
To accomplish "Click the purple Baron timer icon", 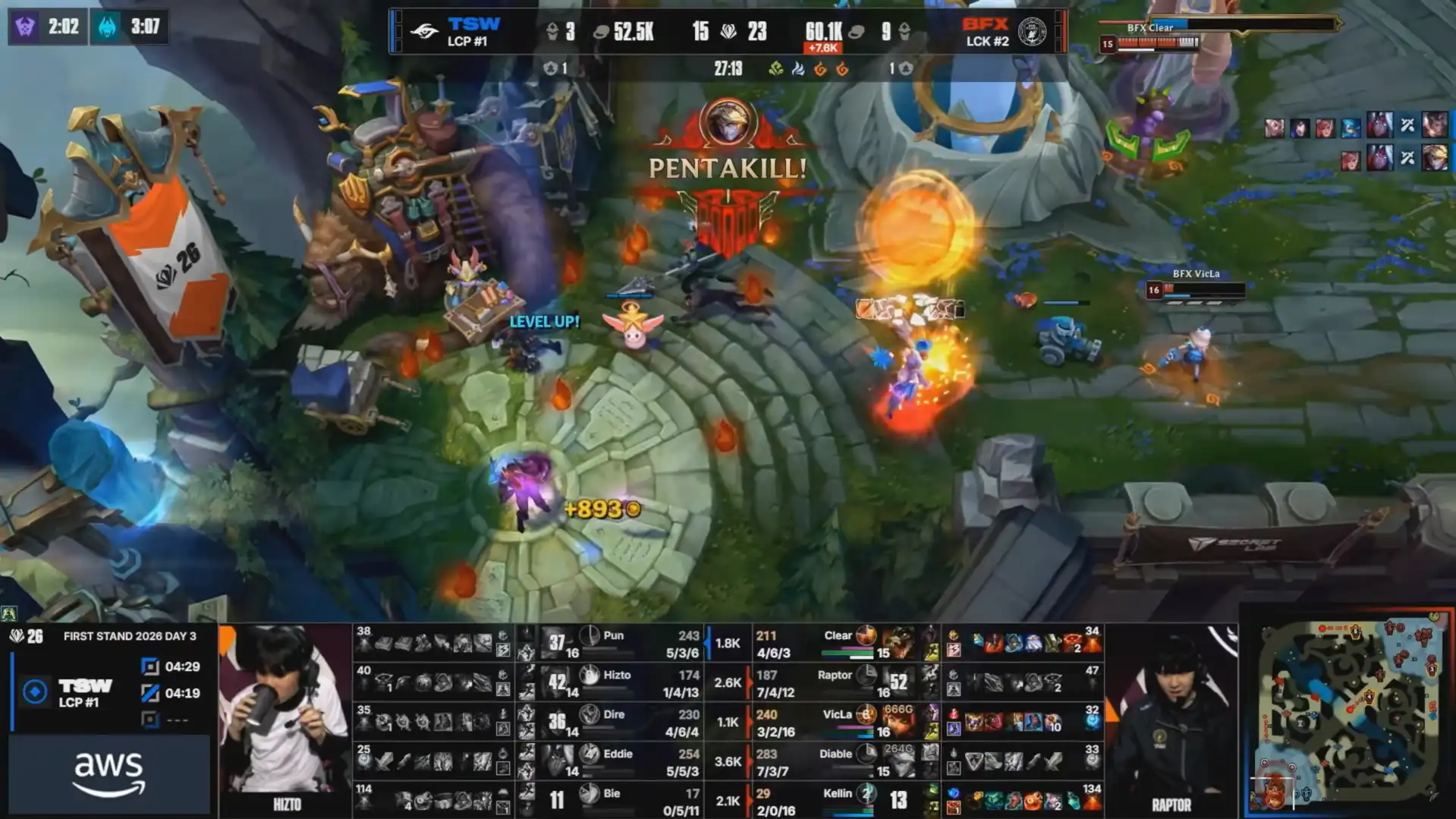I will coord(25,27).
